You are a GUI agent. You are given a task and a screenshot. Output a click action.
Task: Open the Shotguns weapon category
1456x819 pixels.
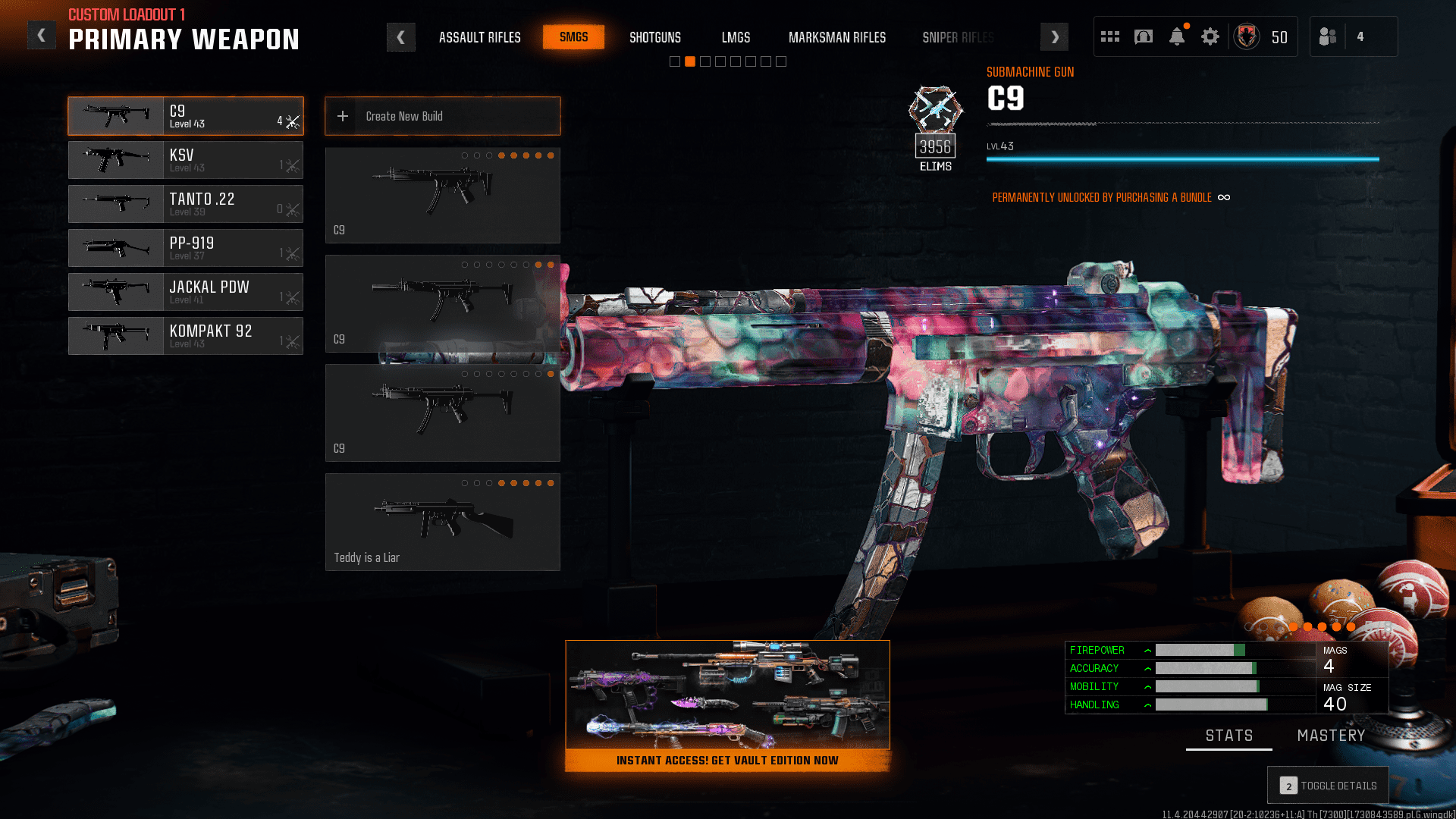coord(654,37)
